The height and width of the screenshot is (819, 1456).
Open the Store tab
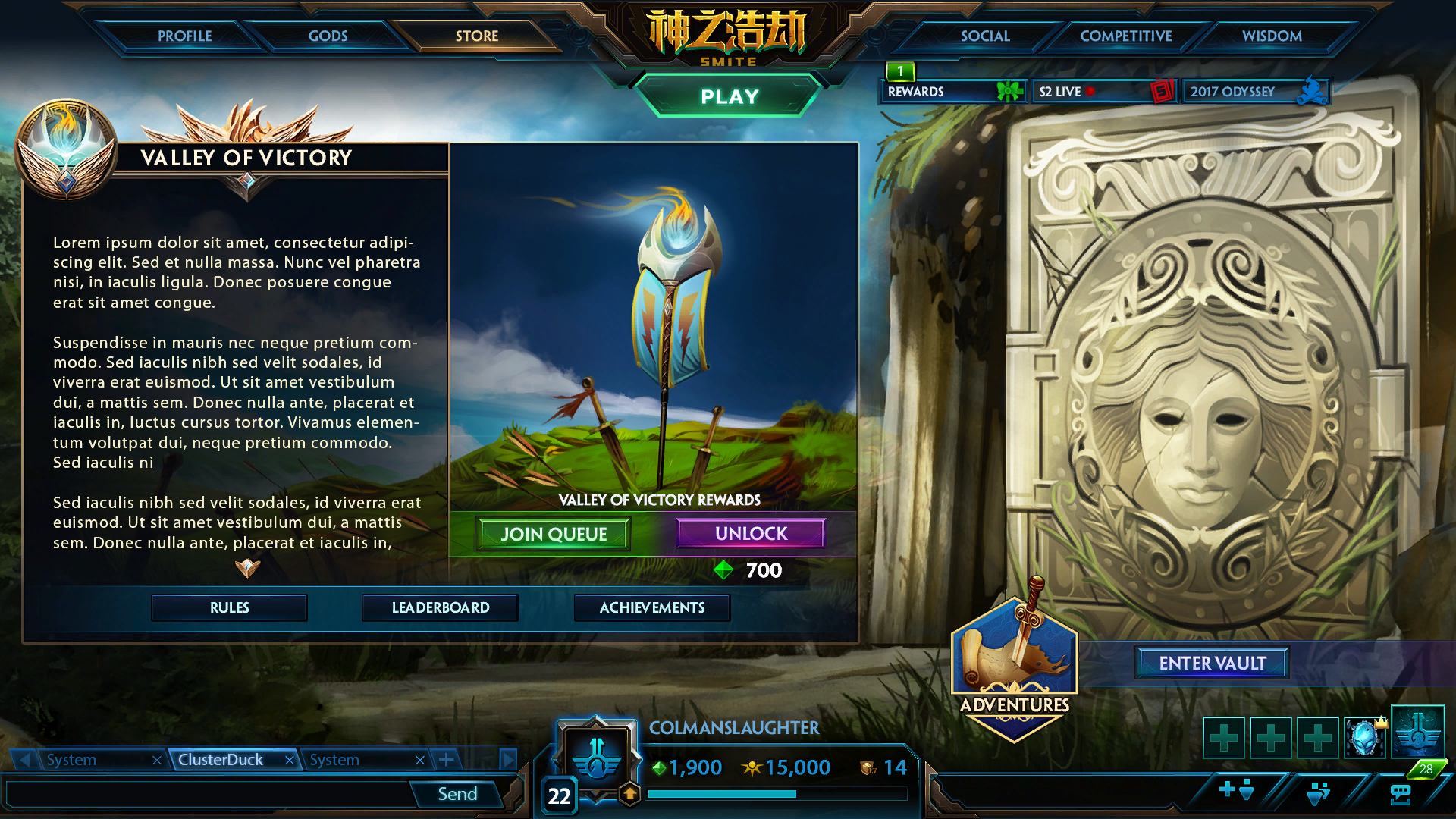click(x=476, y=36)
